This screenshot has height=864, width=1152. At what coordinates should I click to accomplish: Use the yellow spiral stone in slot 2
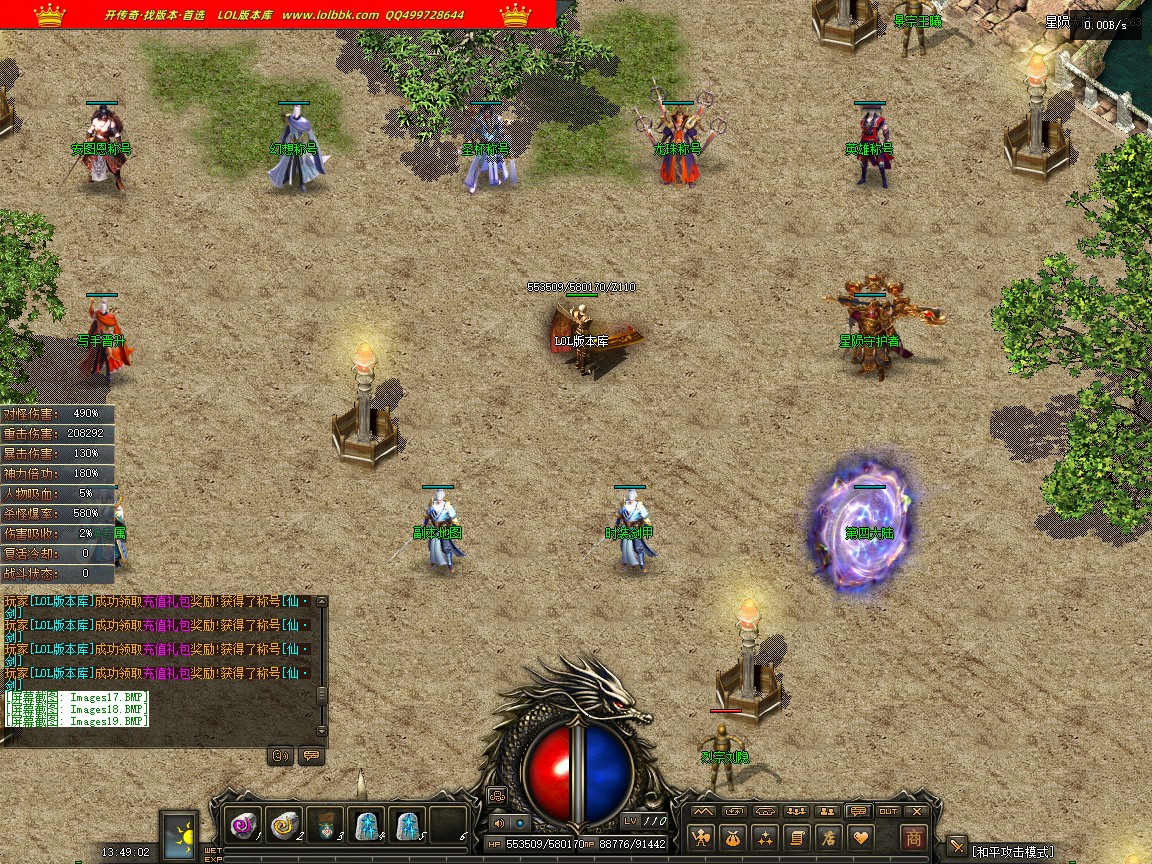click(285, 824)
